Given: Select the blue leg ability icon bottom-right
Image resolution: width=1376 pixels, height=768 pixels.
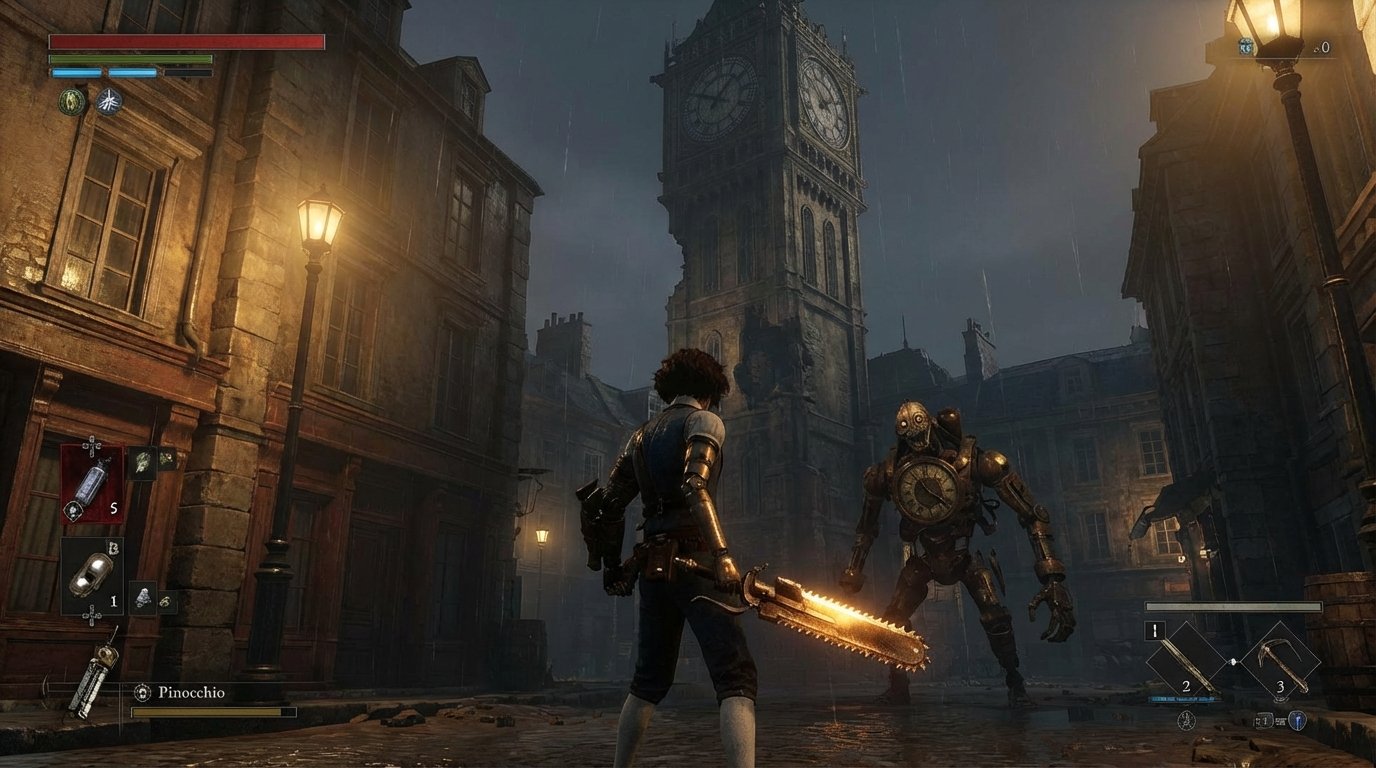Looking at the screenshot, I should pos(1297,720).
